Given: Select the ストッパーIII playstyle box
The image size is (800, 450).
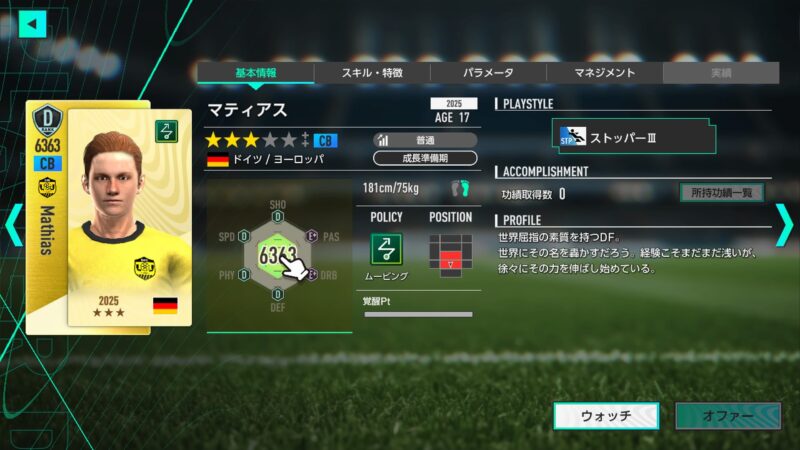Looking at the screenshot, I should pos(636,137).
